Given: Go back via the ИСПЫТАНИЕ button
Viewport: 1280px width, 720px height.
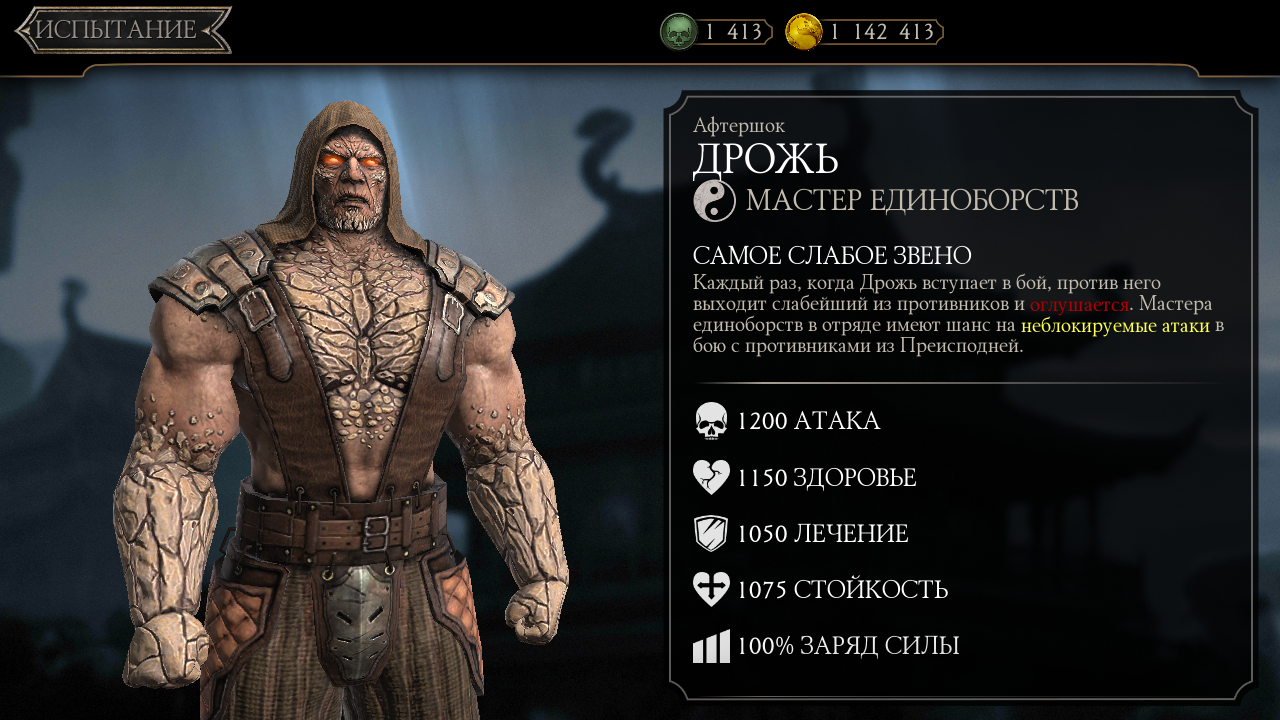Looking at the screenshot, I should pyautogui.click(x=122, y=30).
